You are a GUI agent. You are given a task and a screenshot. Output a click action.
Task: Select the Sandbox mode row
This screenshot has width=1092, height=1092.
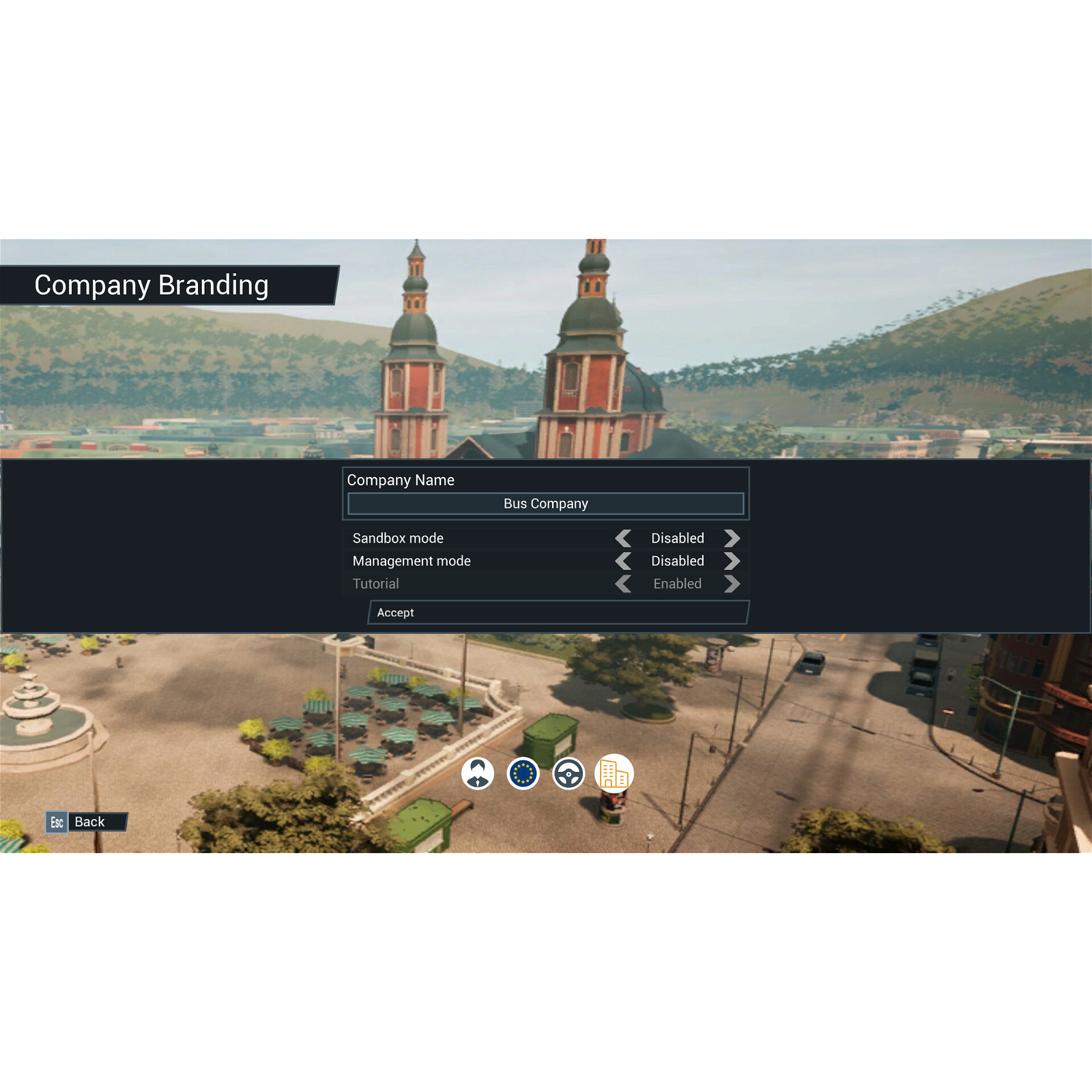398,538
